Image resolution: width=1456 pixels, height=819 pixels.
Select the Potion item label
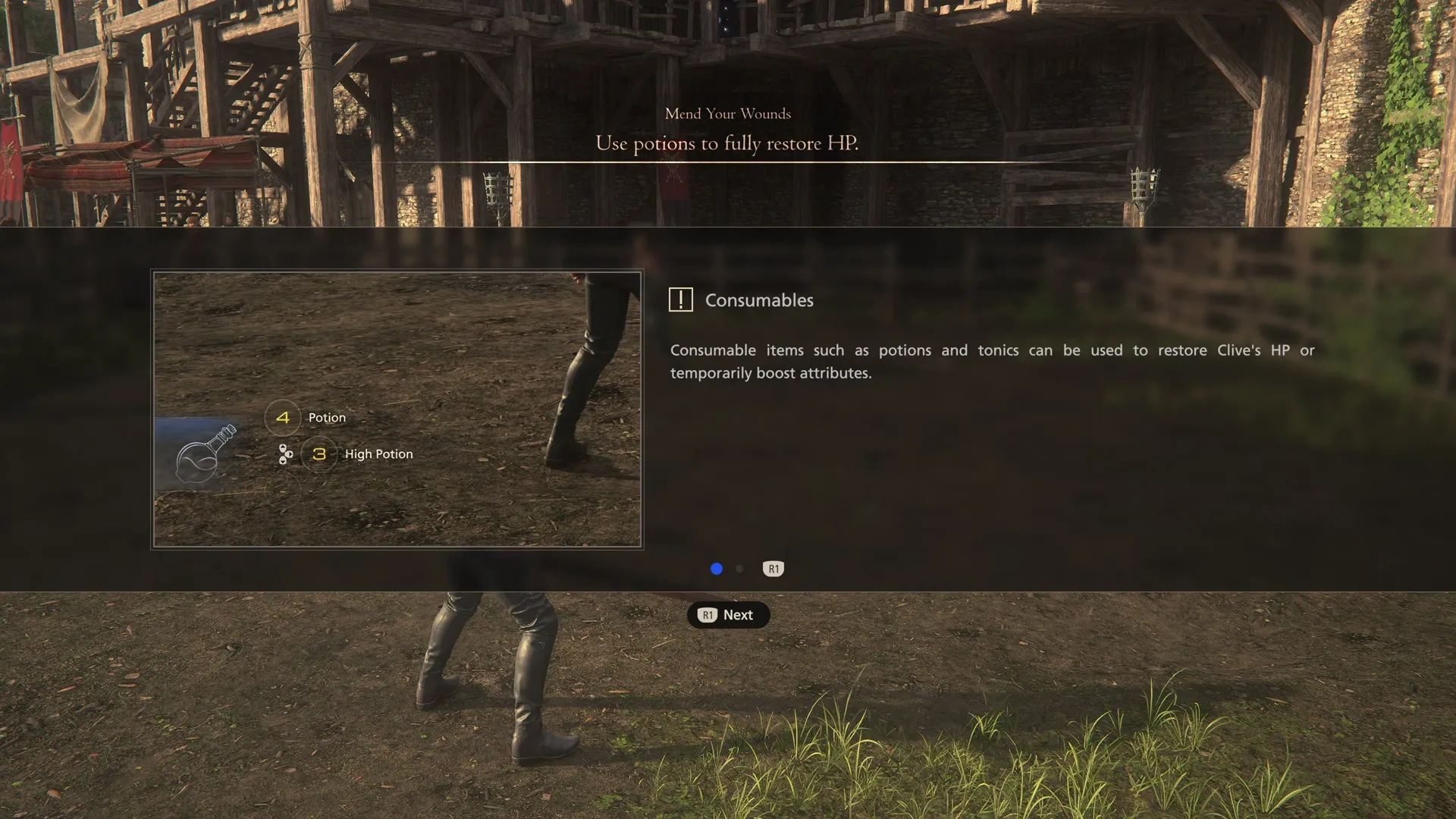326,417
